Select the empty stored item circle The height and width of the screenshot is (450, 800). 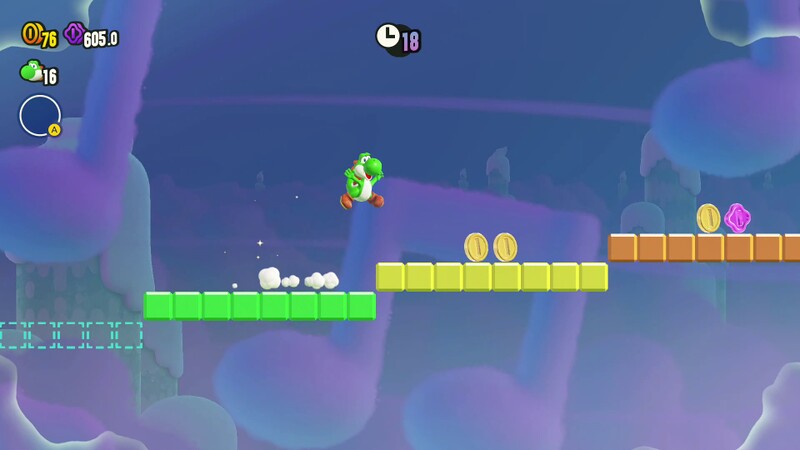click(39, 115)
